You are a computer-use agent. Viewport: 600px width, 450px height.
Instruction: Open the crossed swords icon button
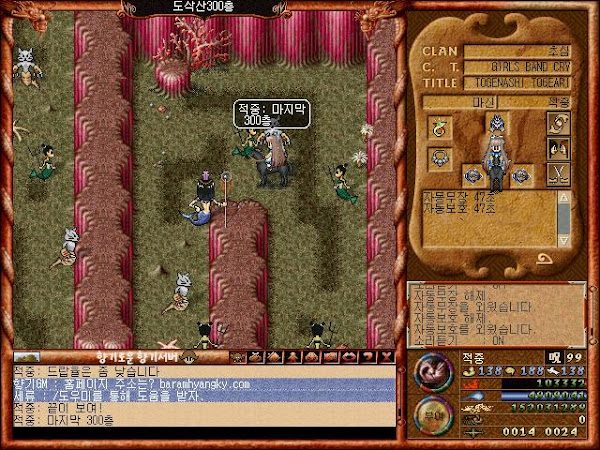tap(559, 176)
